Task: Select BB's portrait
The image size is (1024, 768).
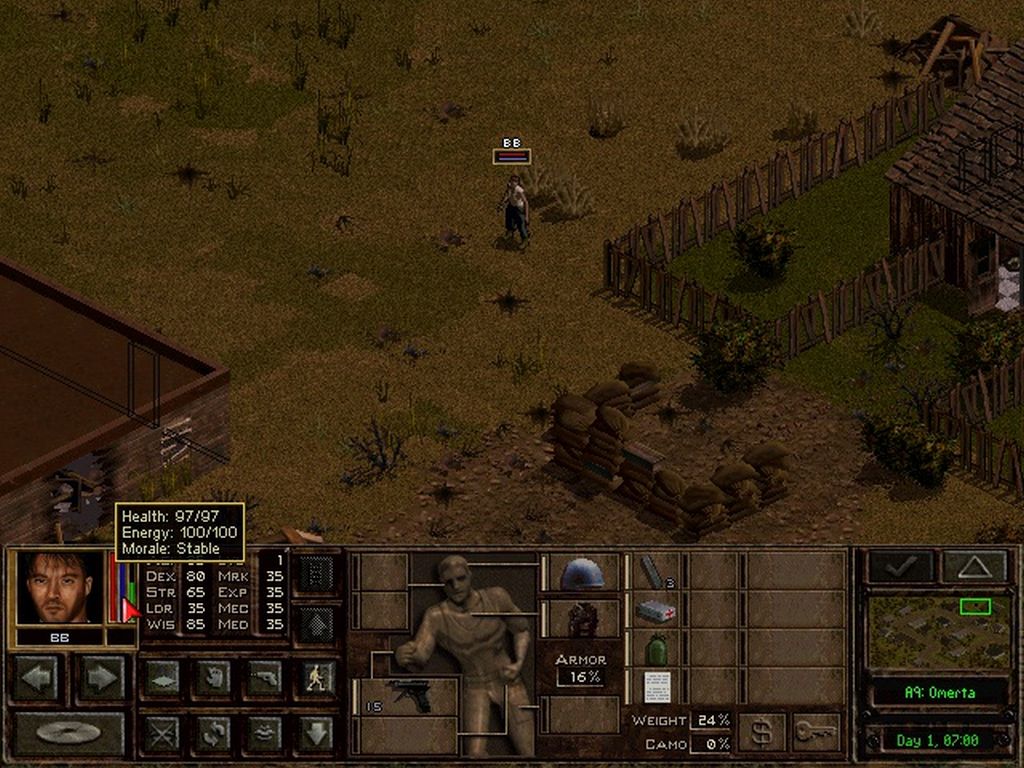Action: coord(59,588)
